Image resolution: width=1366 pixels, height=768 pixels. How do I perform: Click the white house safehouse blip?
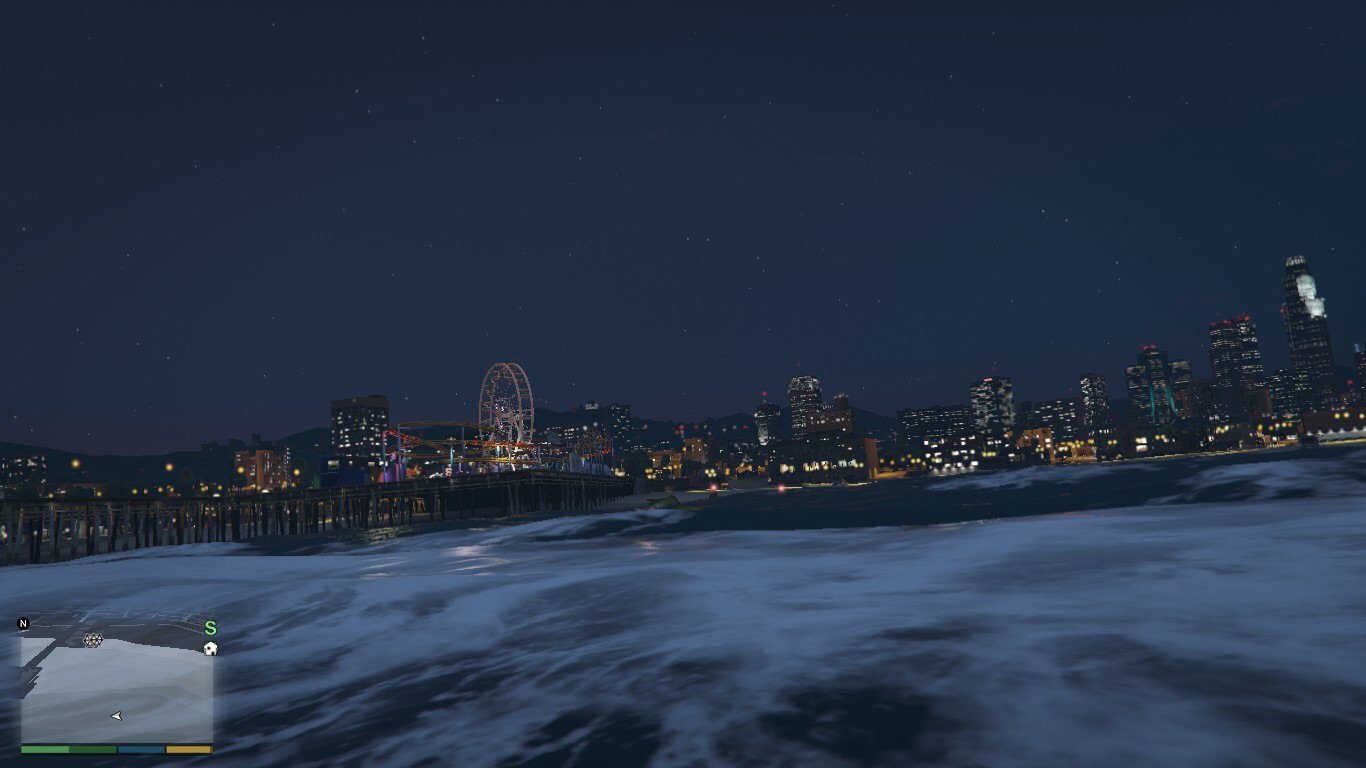click(x=210, y=648)
